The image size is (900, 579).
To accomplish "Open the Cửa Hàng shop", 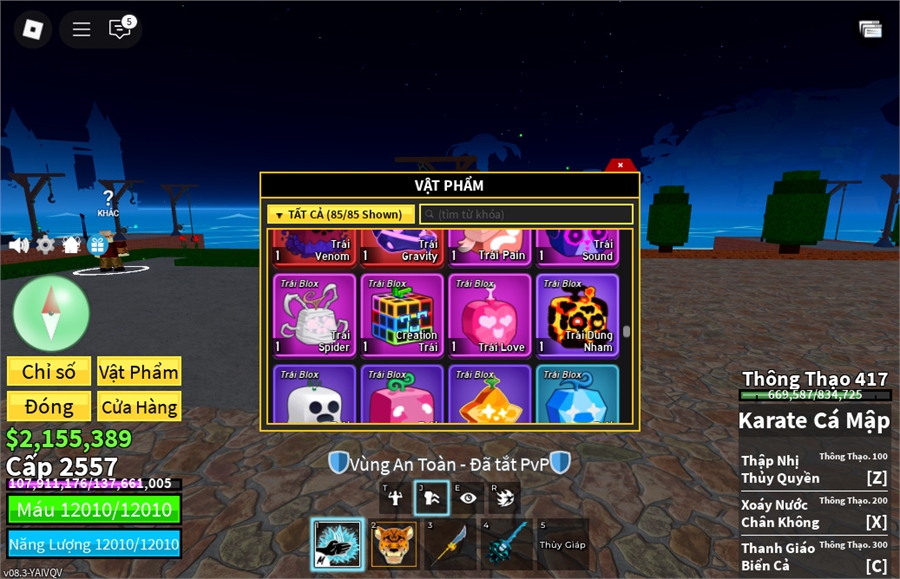I will (139, 407).
